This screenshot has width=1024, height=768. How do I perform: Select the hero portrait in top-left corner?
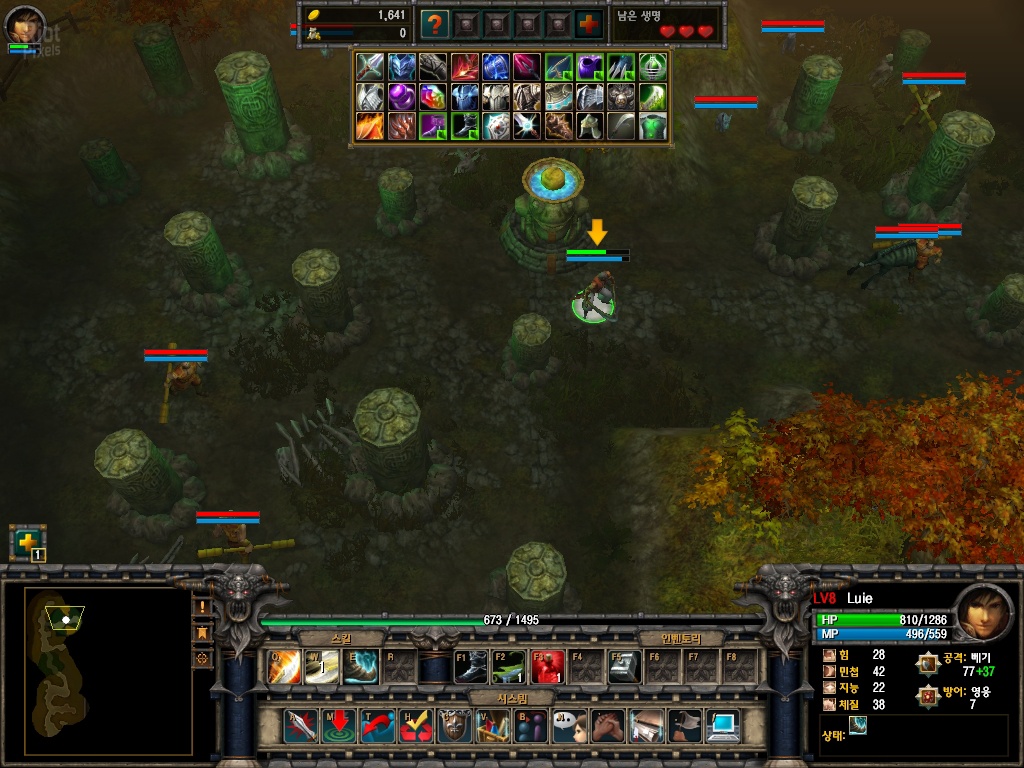[26, 24]
